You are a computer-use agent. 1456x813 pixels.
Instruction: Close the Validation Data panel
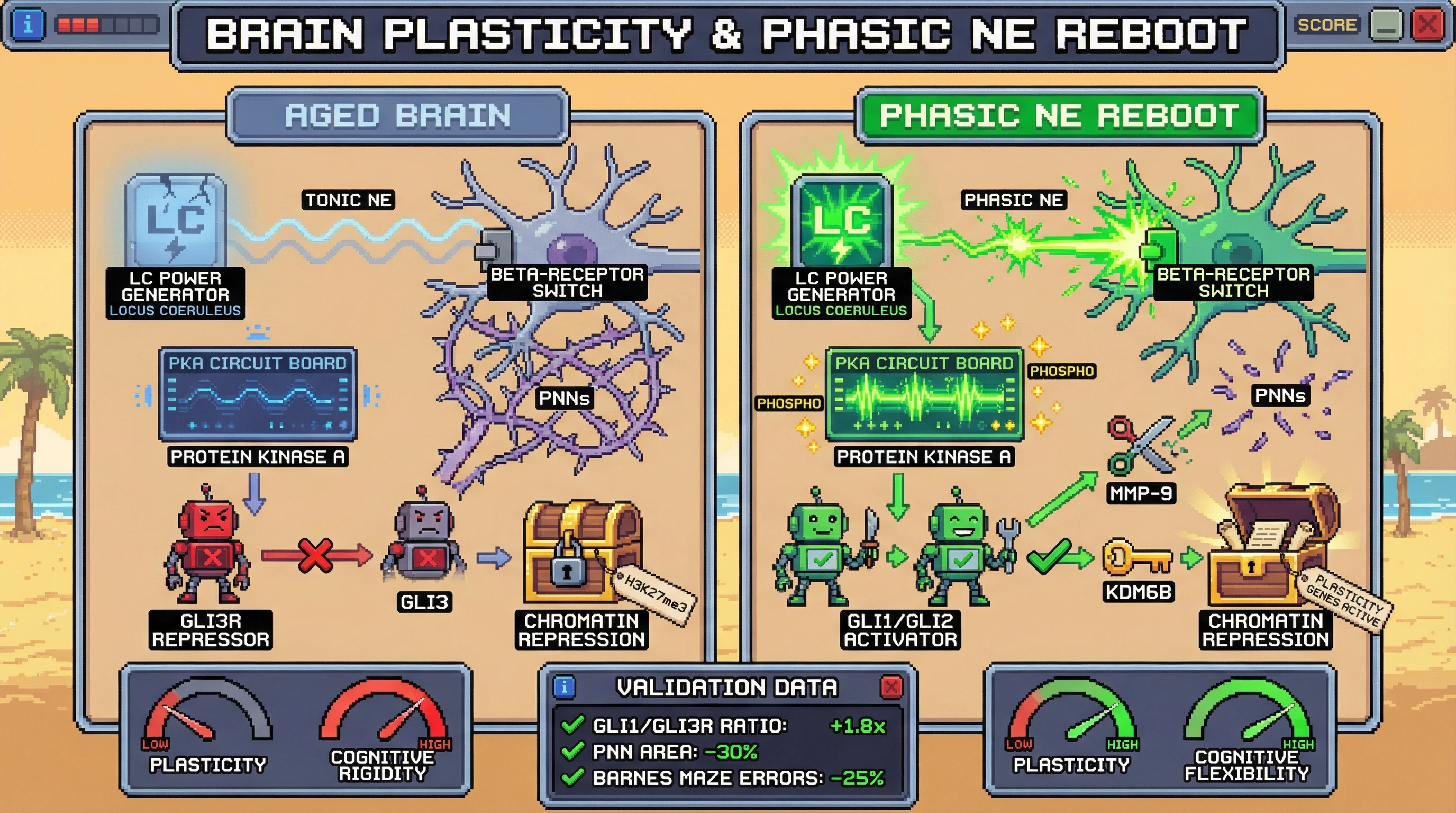pos(891,688)
